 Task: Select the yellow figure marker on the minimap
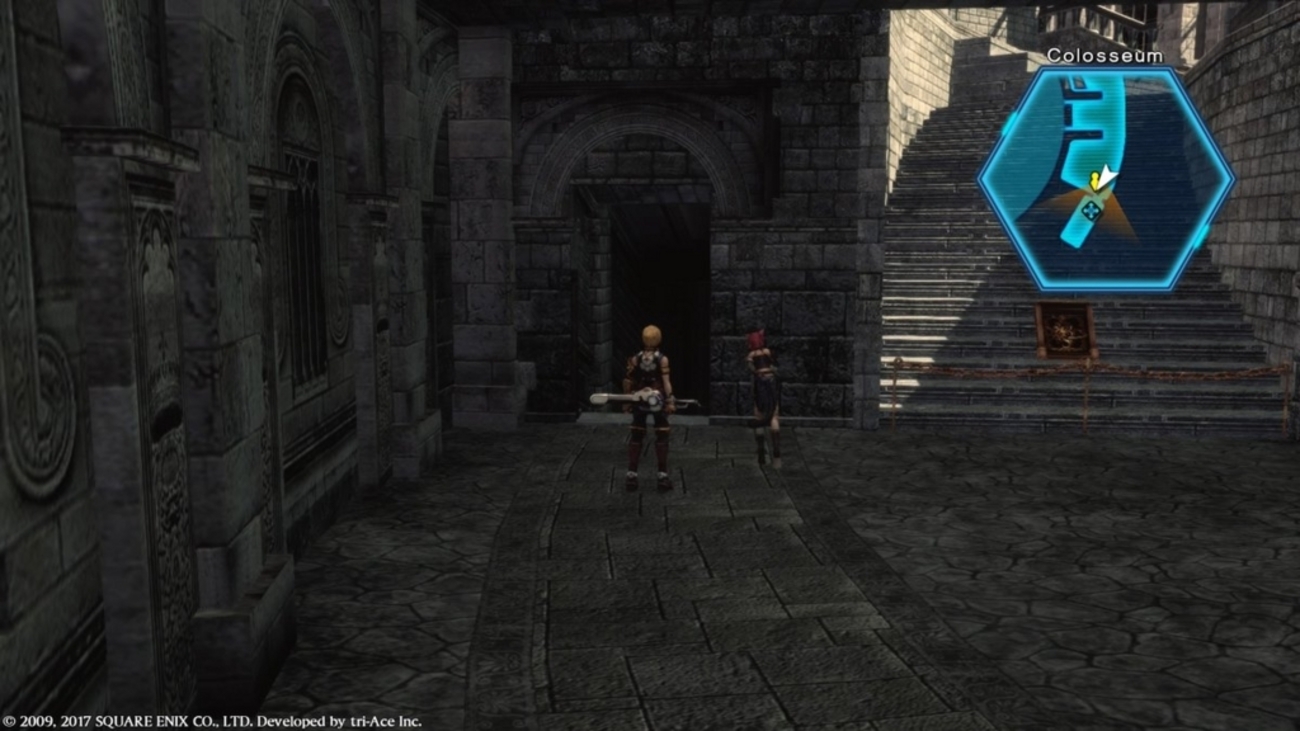[1095, 182]
